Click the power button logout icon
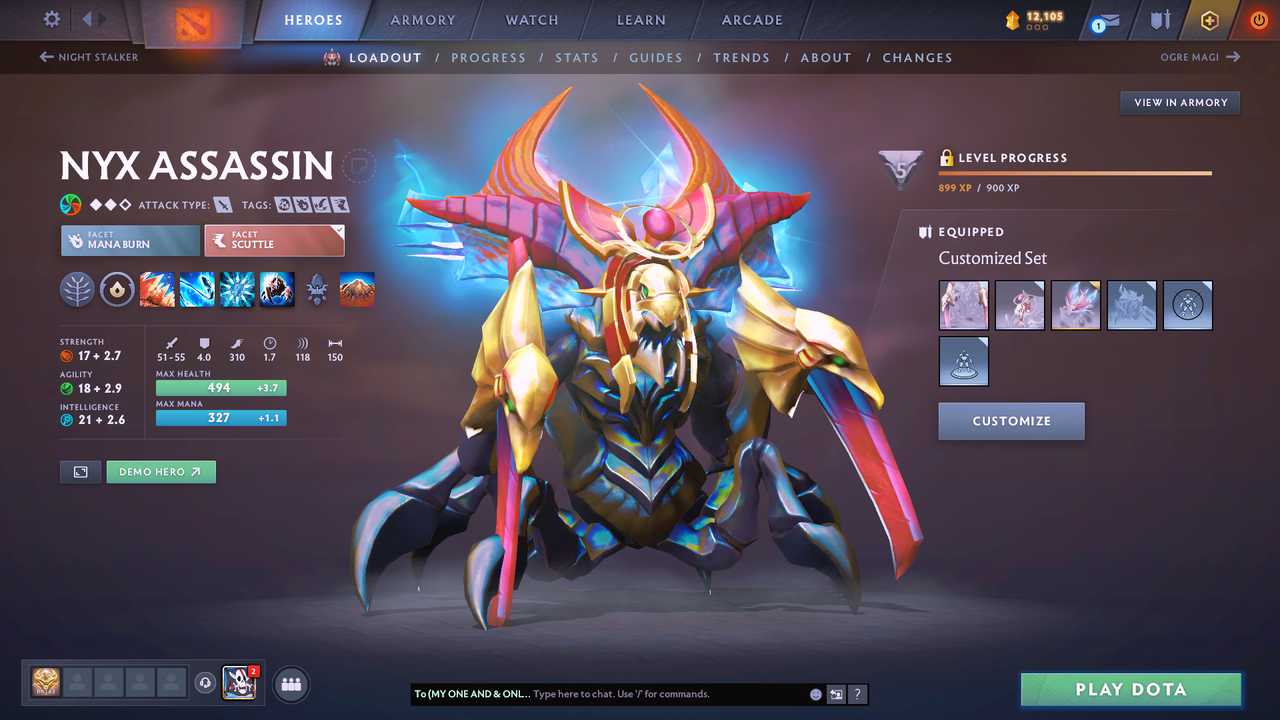The height and width of the screenshot is (720, 1280). tap(1258, 20)
